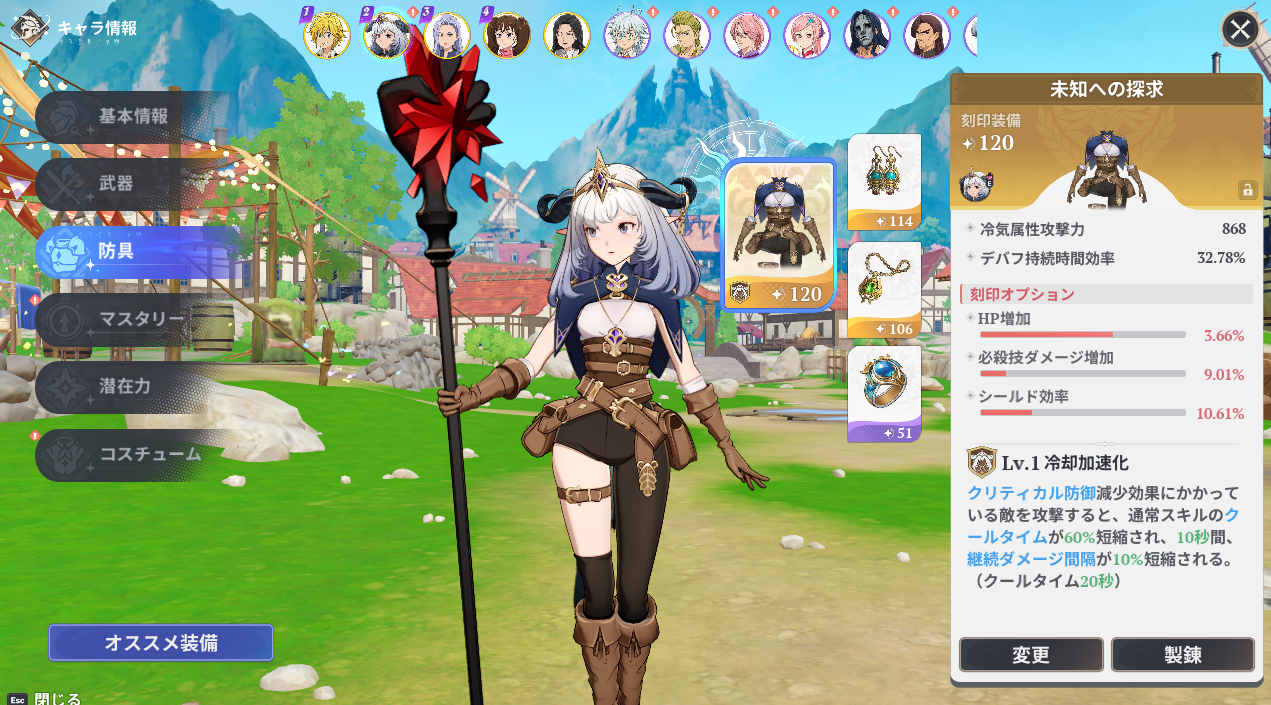Click the オススメ装備 button
This screenshot has width=1271, height=705.
[x=161, y=643]
